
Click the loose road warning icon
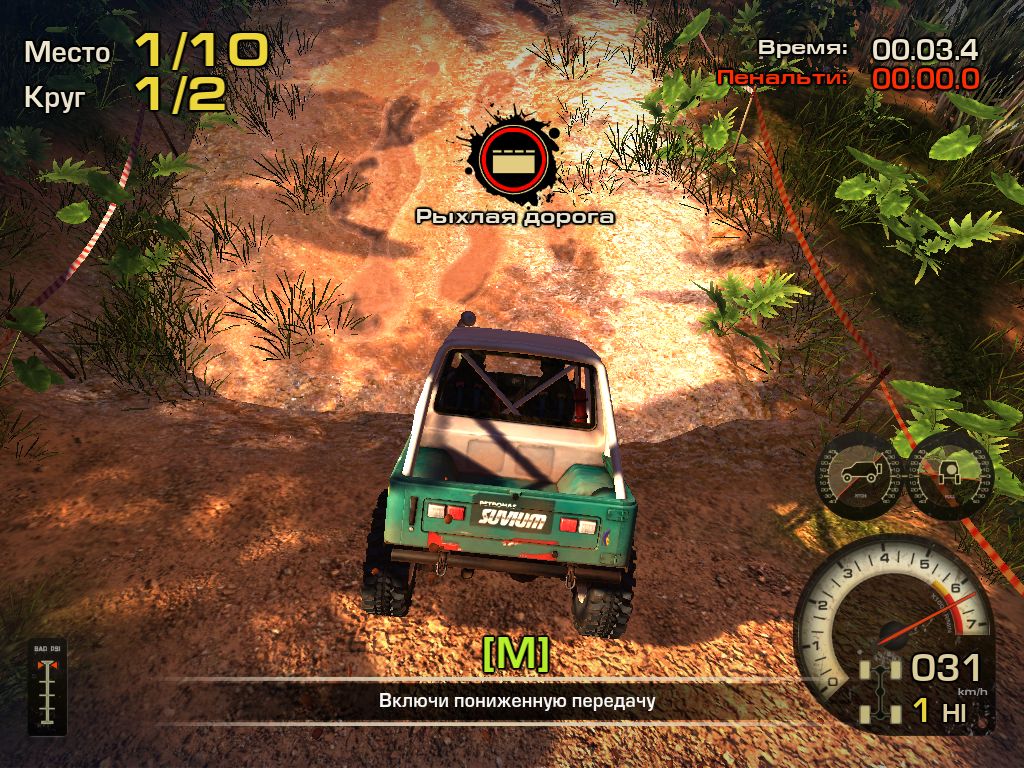point(511,158)
